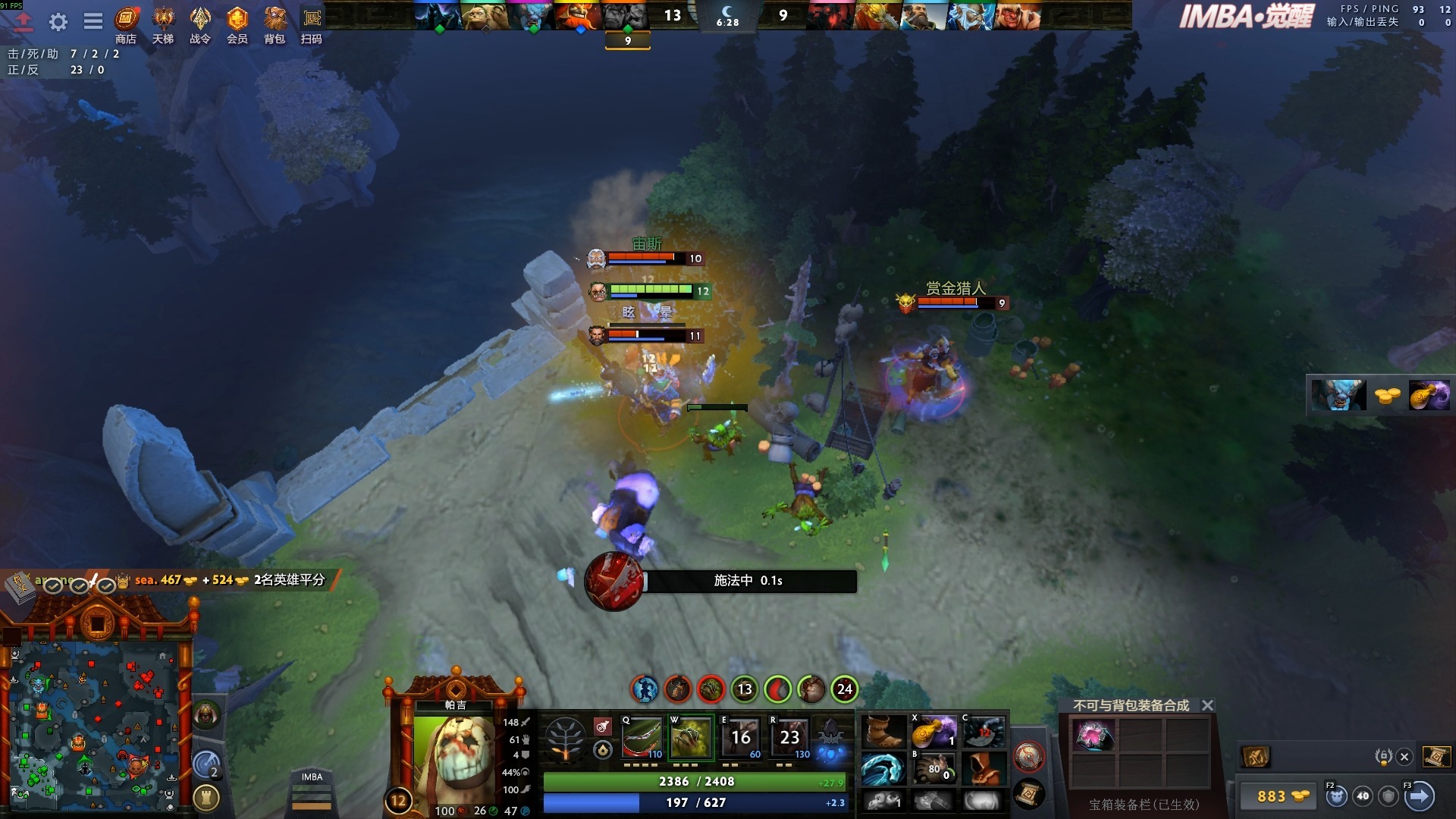This screenshot has width=1456, height=819.
Task: Activate Pudge's Meat Hook ability
Action: click(x=642, y=737)
